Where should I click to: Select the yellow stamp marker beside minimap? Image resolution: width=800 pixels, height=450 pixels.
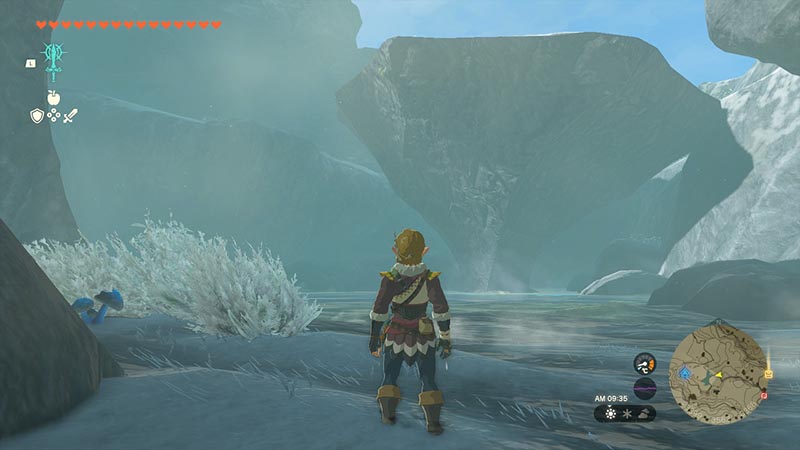pyautogui.click(x=768, y=373)
